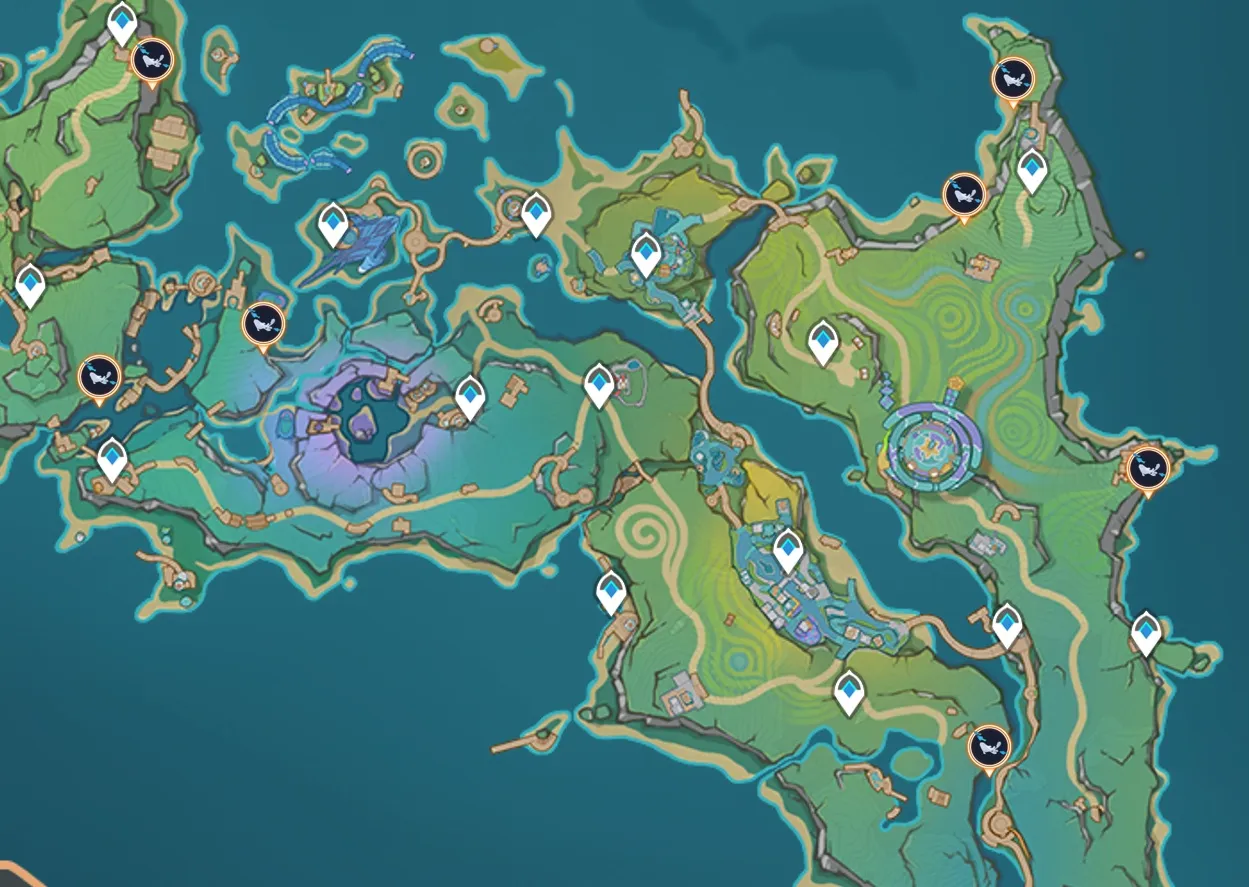The image size is (1249, 887).
Task: Choose the teleport waypoint on the spiral hill's western shore
Action: tap(611, 591)
